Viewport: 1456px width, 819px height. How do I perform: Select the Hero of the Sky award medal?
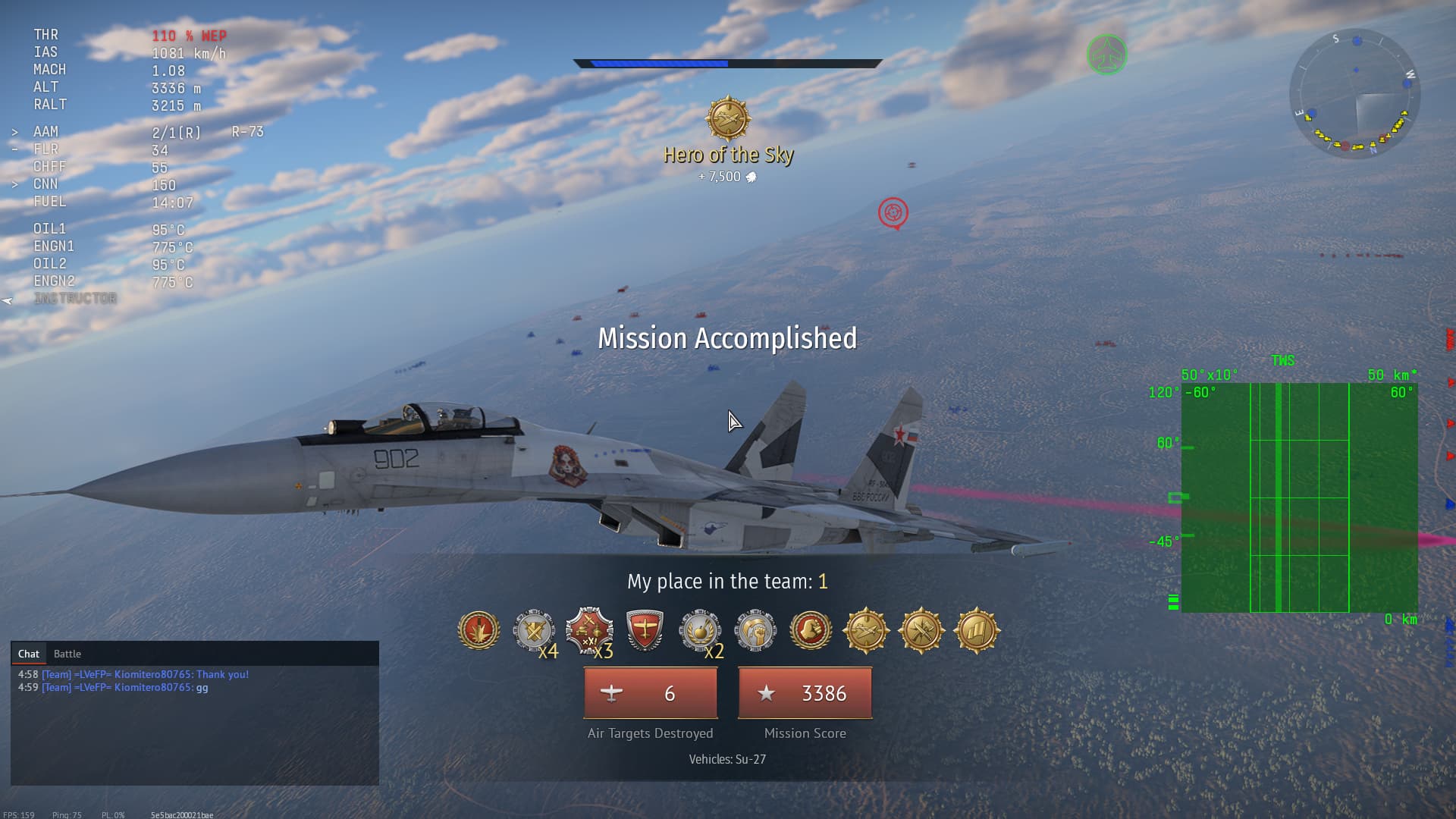[728, 119]
